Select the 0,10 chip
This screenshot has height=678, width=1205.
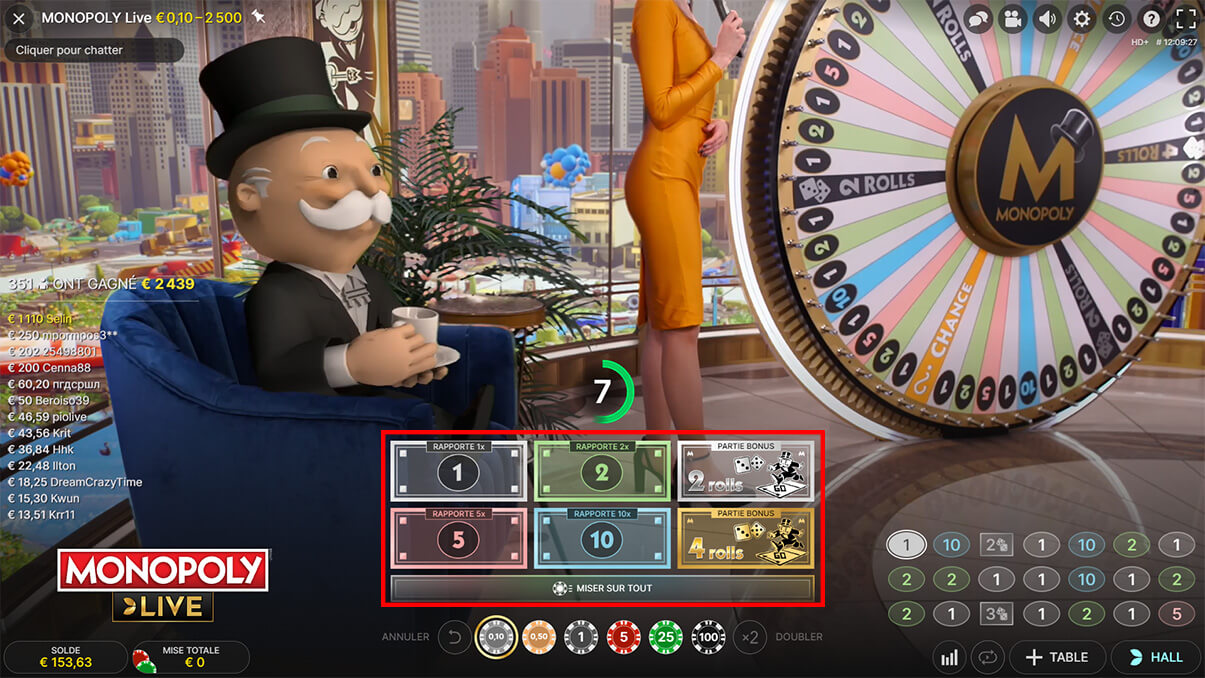(496, 637)
